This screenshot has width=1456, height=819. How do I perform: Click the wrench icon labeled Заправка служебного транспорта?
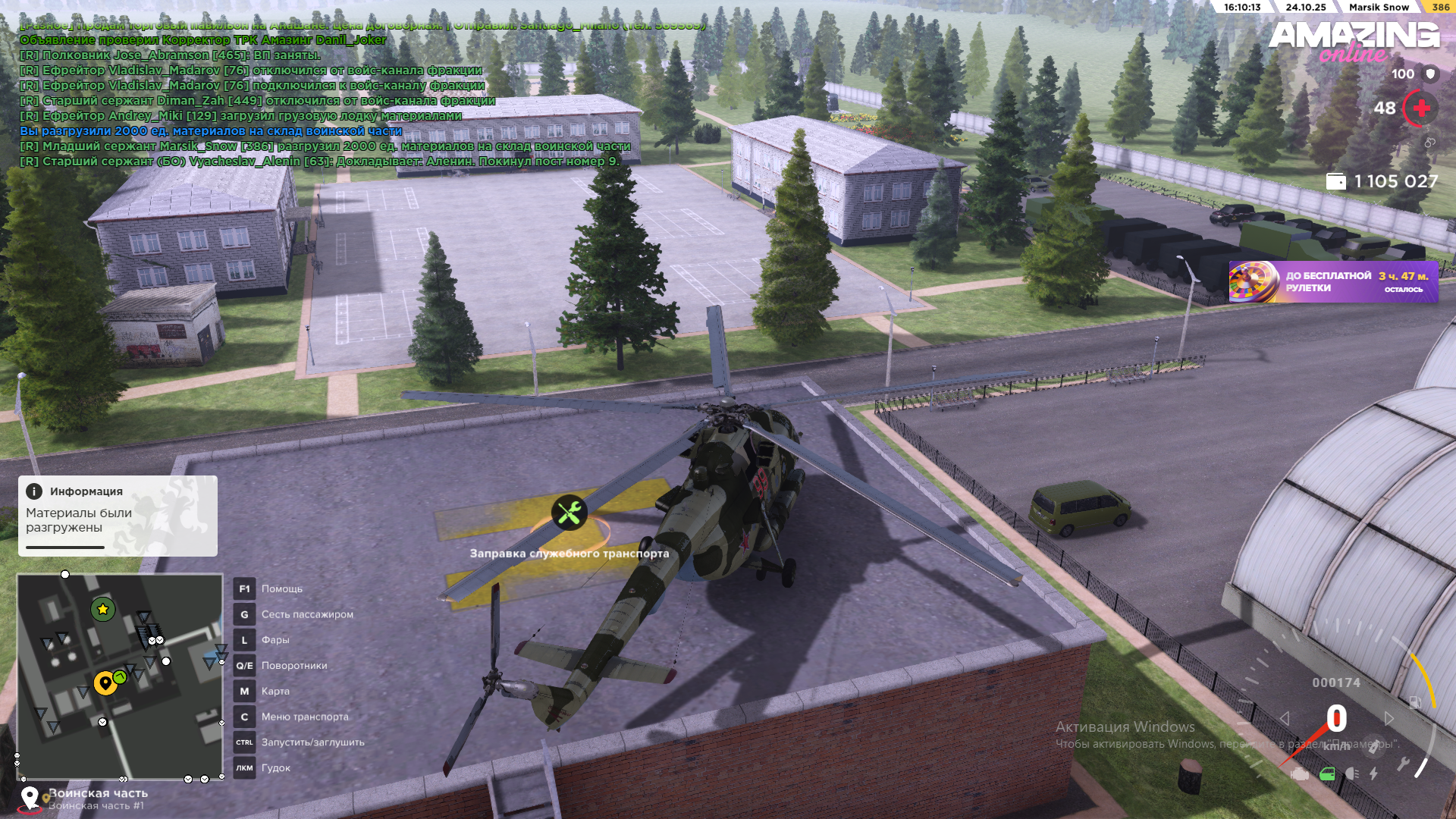pos(570,513)
